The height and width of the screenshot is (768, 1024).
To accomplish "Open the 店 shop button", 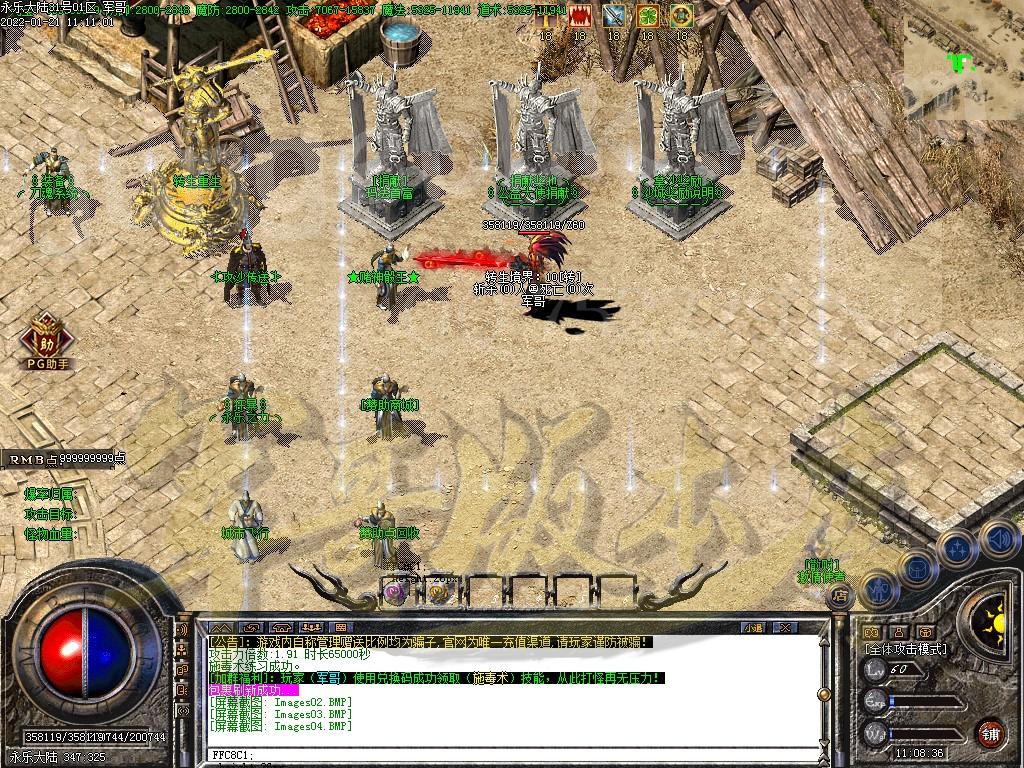I will point(840,596).
